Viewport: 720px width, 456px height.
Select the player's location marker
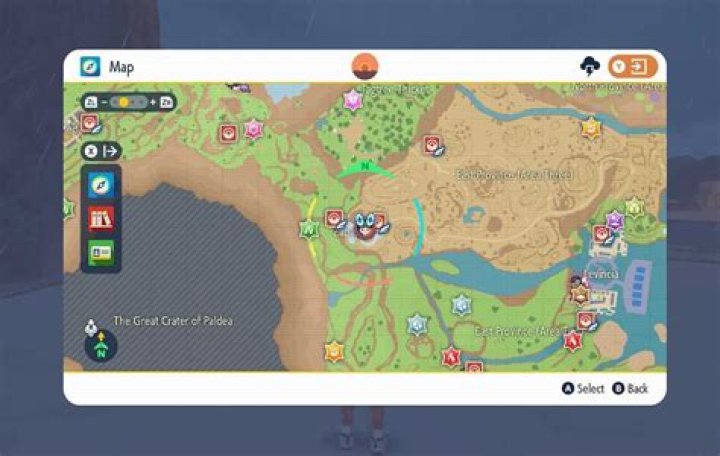click(361, 226)
